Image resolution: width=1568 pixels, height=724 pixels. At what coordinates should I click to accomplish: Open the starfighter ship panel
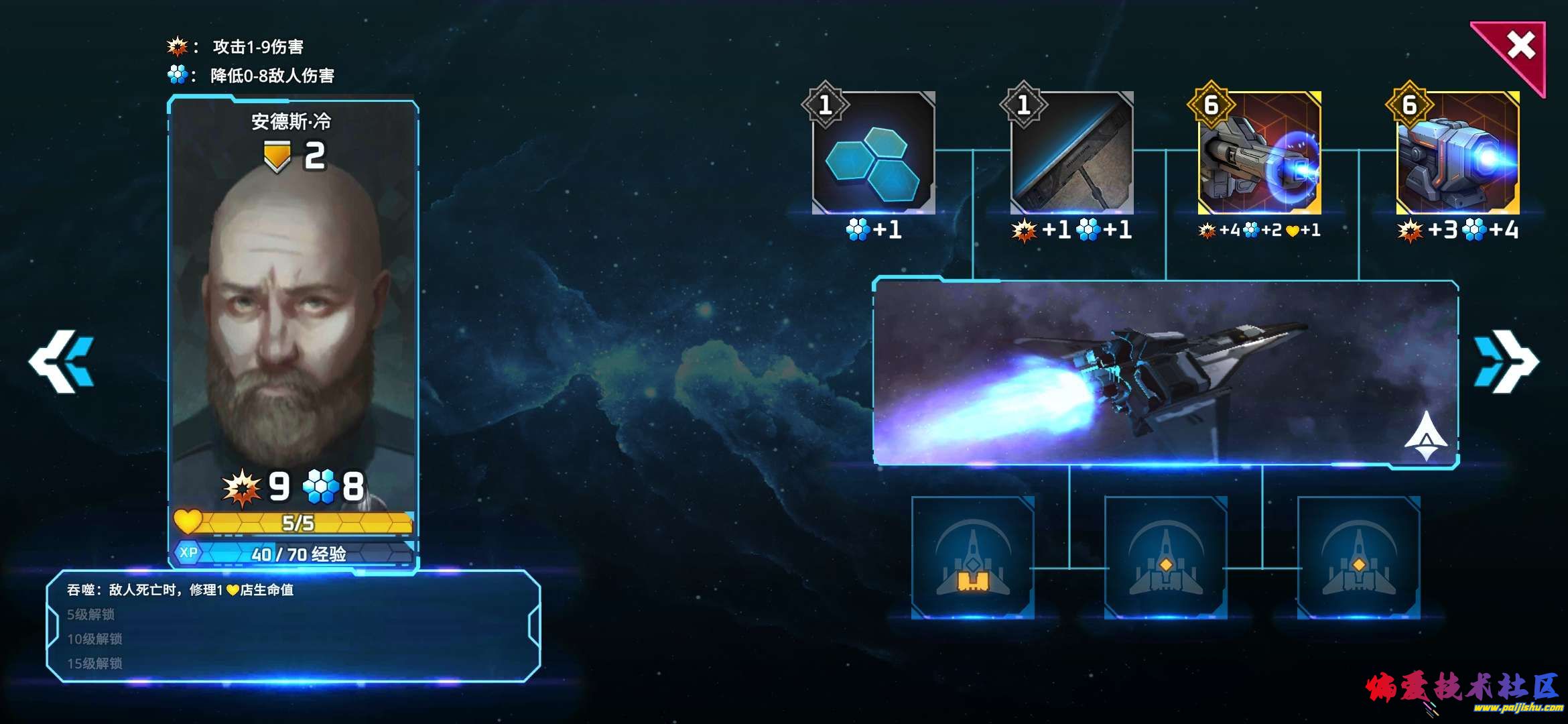[x=1165, y=372]
